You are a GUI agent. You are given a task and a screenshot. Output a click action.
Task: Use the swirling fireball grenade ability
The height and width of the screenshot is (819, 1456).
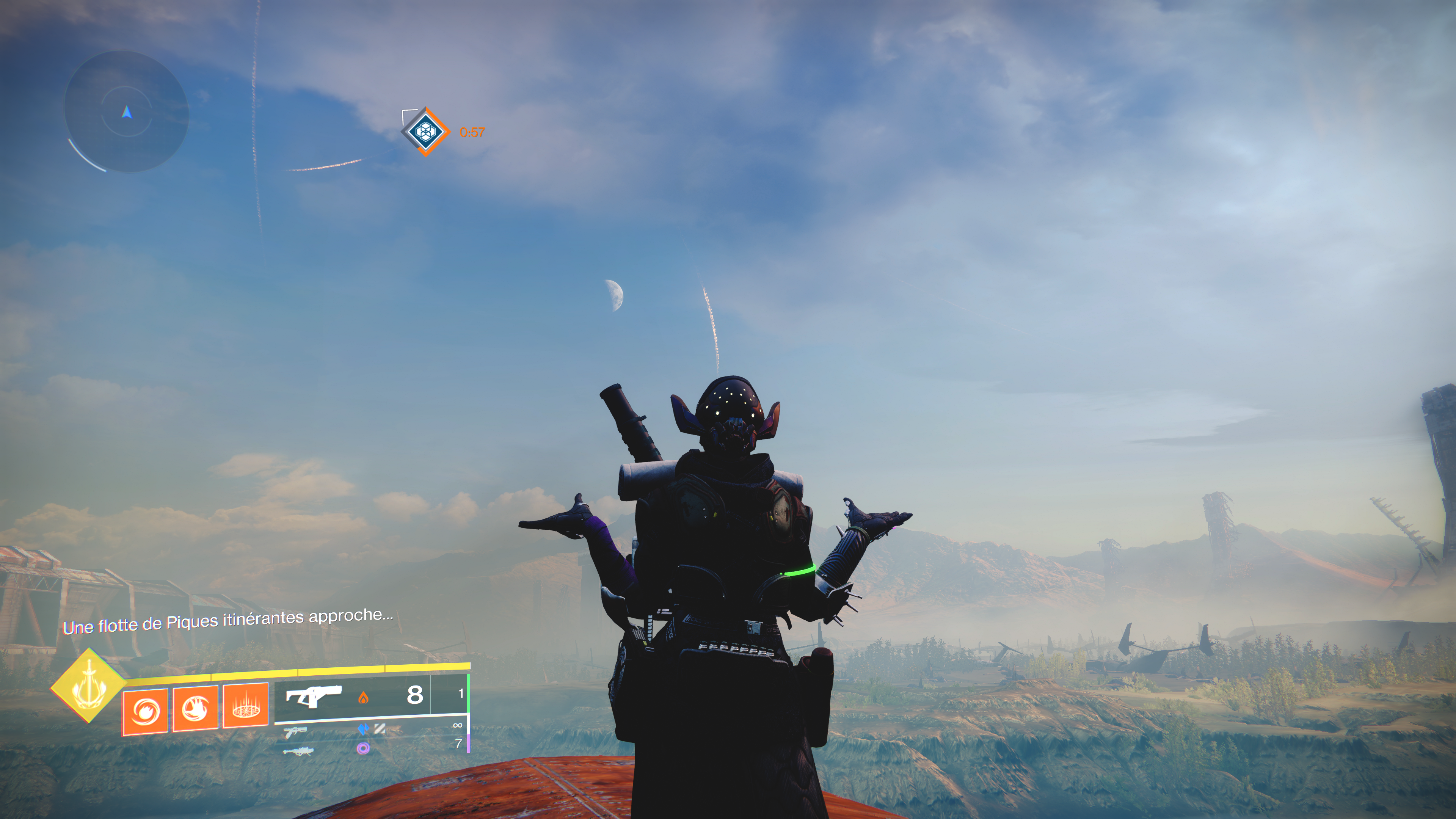point(145,711)
